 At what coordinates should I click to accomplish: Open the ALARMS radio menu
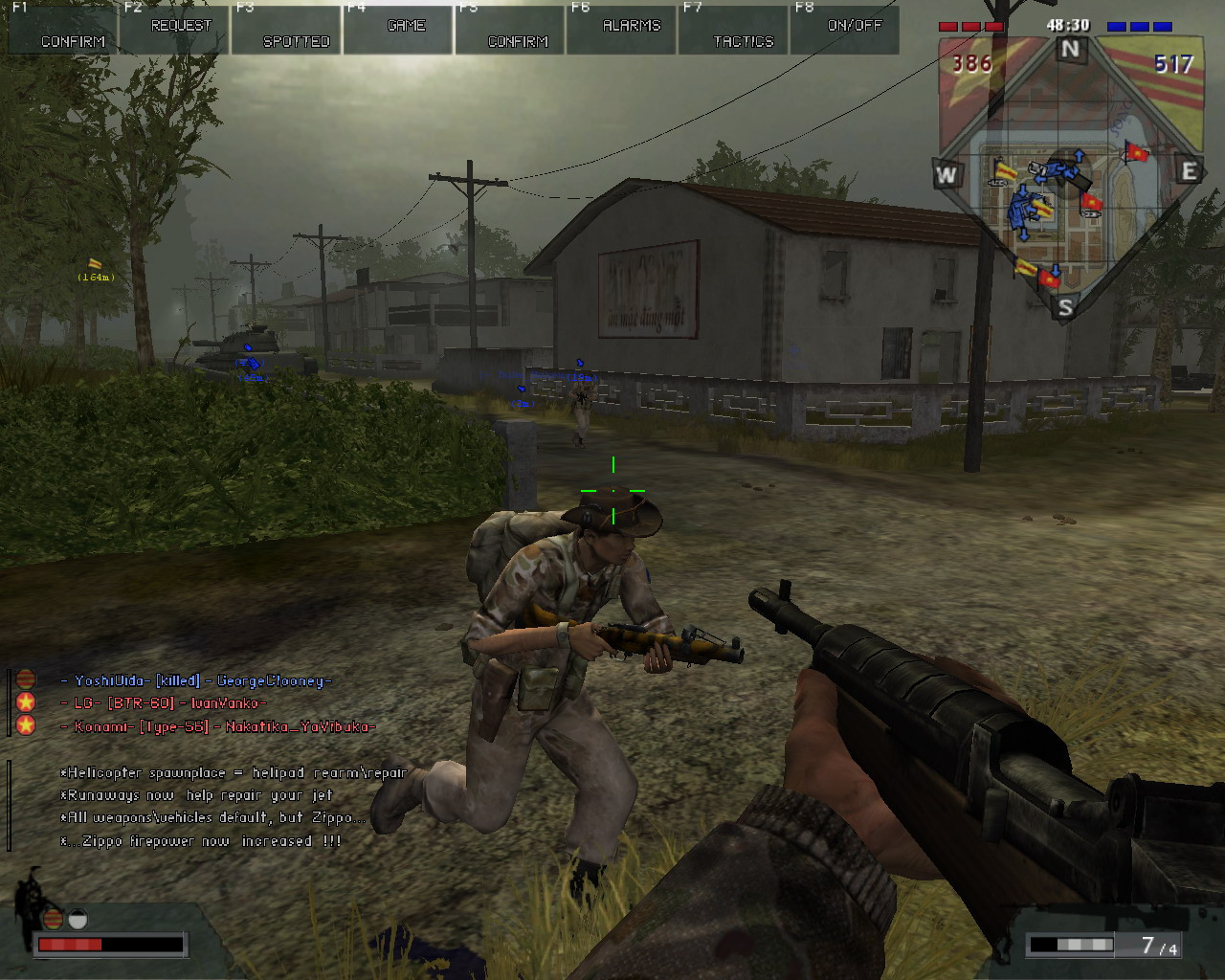(x=622, y=30)
